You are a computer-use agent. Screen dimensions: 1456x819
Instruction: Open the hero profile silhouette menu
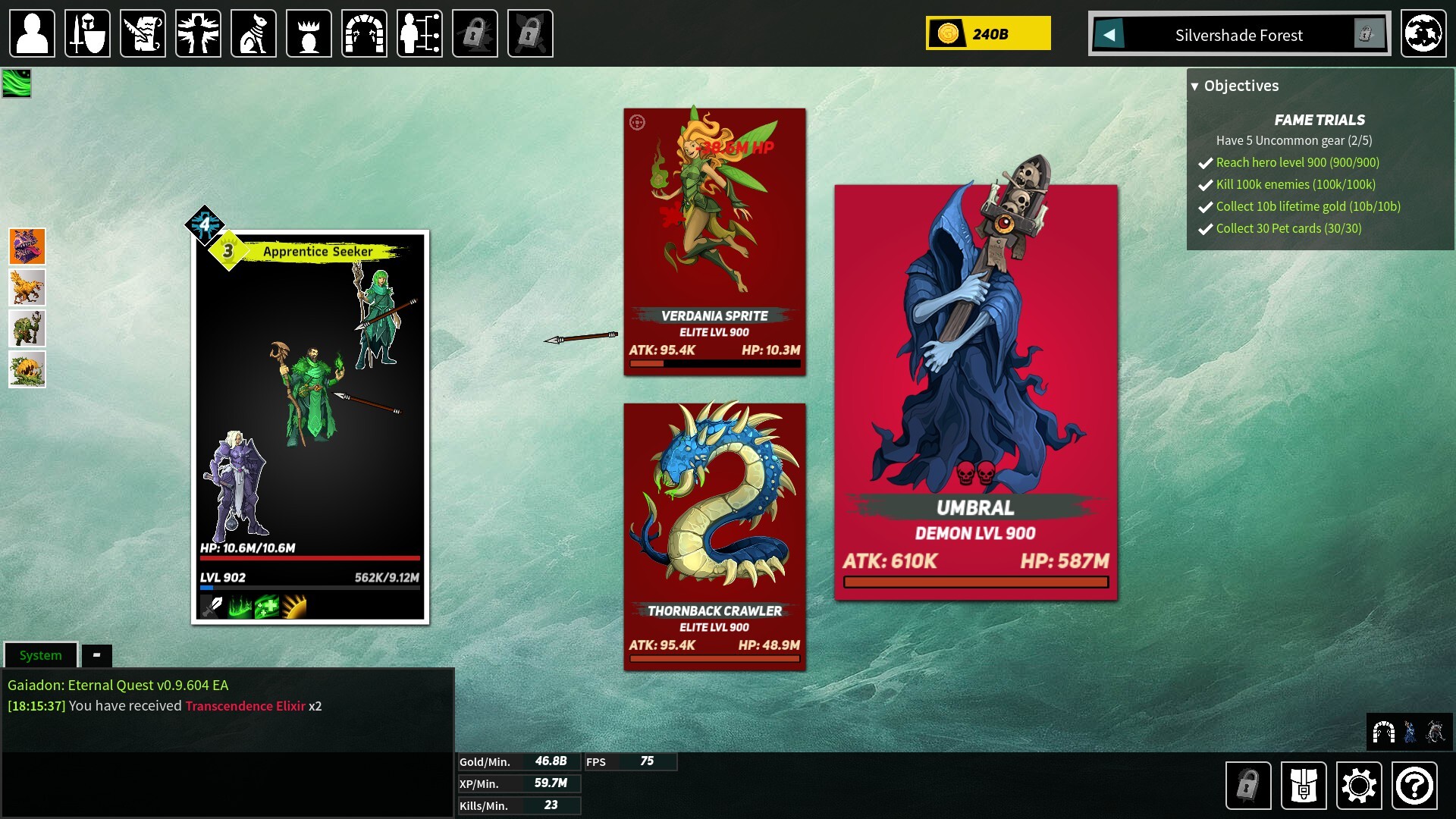32,33
